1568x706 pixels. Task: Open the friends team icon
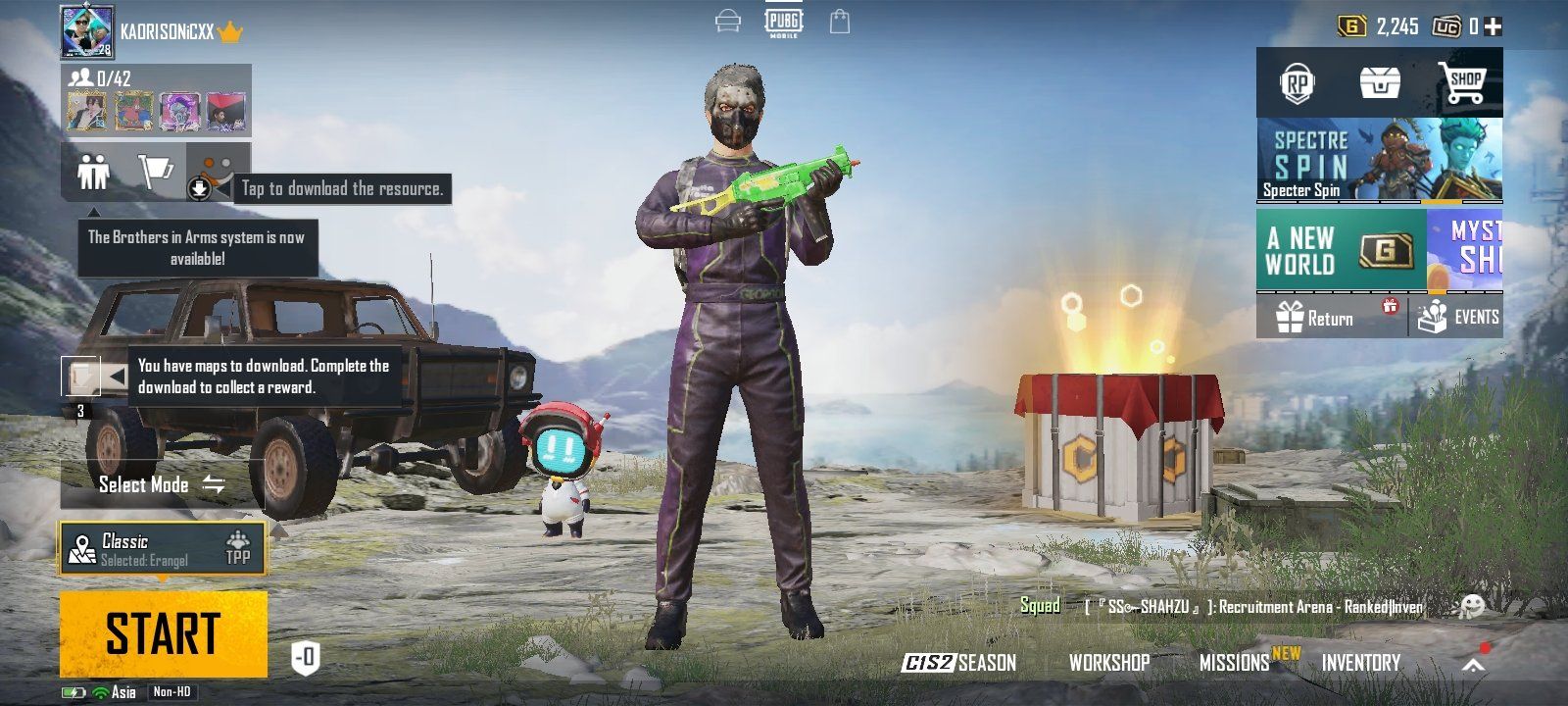coord(94,174)
